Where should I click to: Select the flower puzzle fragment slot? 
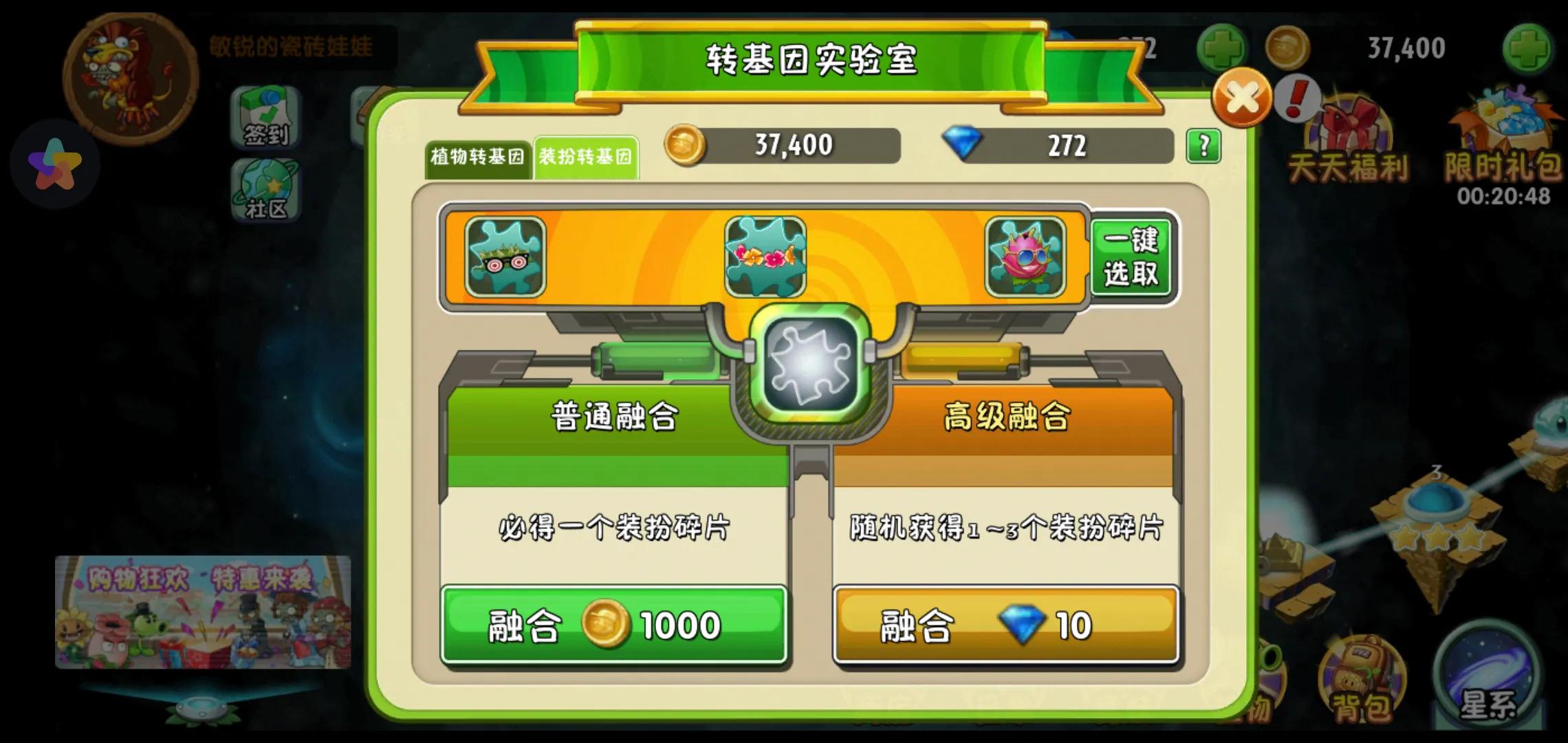coord(765,256)
